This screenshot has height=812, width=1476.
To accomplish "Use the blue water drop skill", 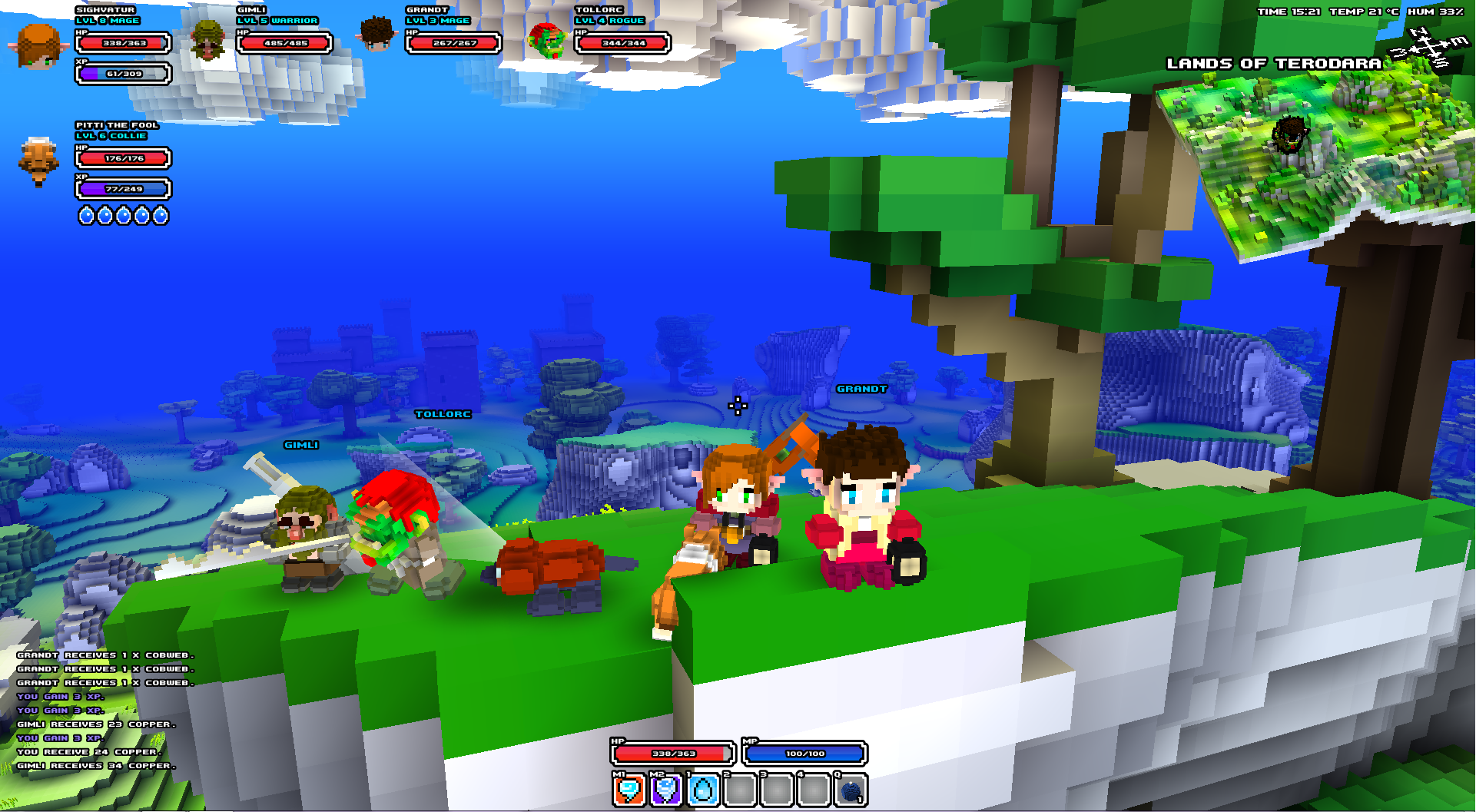I will point(702,790).
